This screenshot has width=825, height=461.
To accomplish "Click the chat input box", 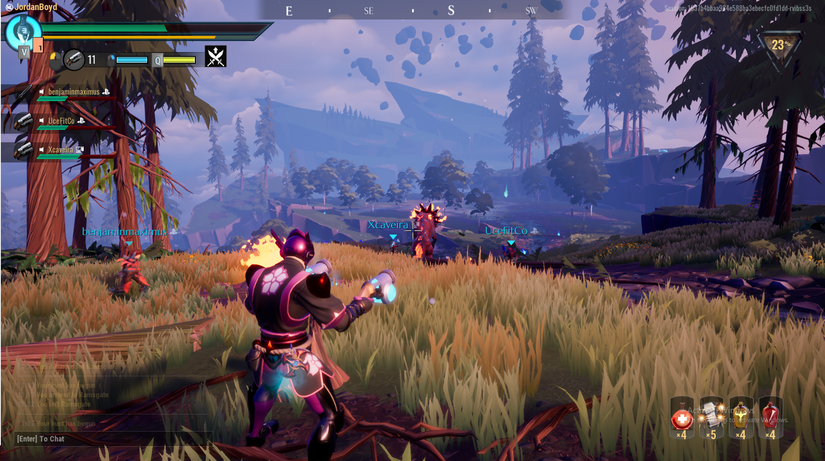I will pyautogui.click(x=100, y=438).
